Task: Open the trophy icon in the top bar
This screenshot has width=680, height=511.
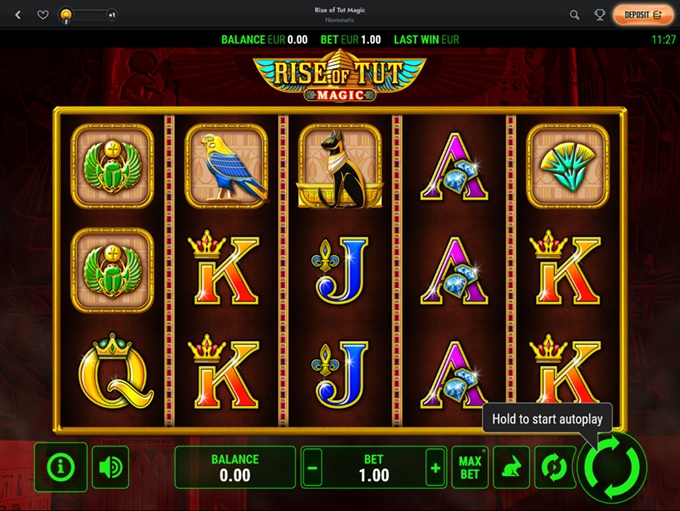Action: (600, 15)
